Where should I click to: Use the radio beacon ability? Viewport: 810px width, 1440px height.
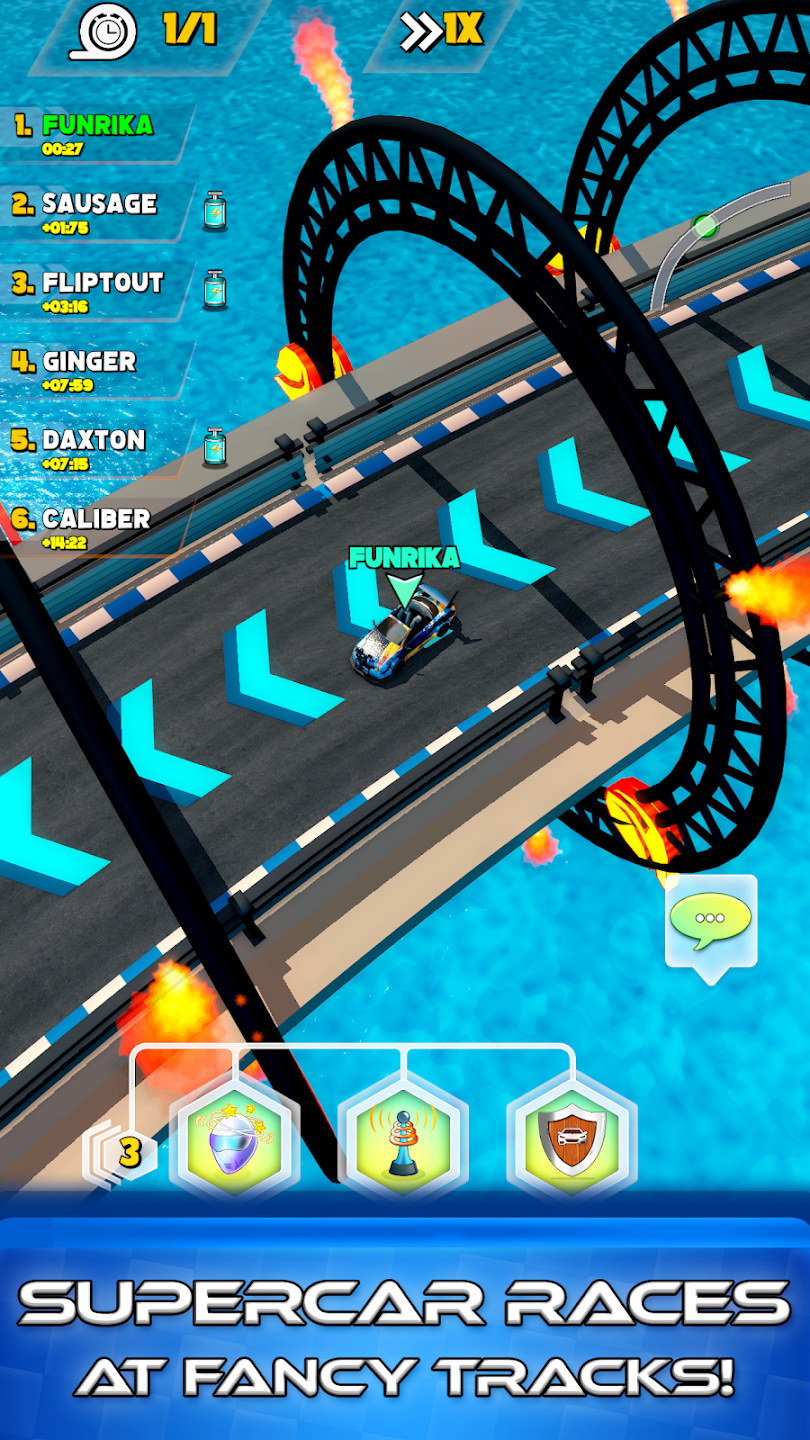(403, 1140)
